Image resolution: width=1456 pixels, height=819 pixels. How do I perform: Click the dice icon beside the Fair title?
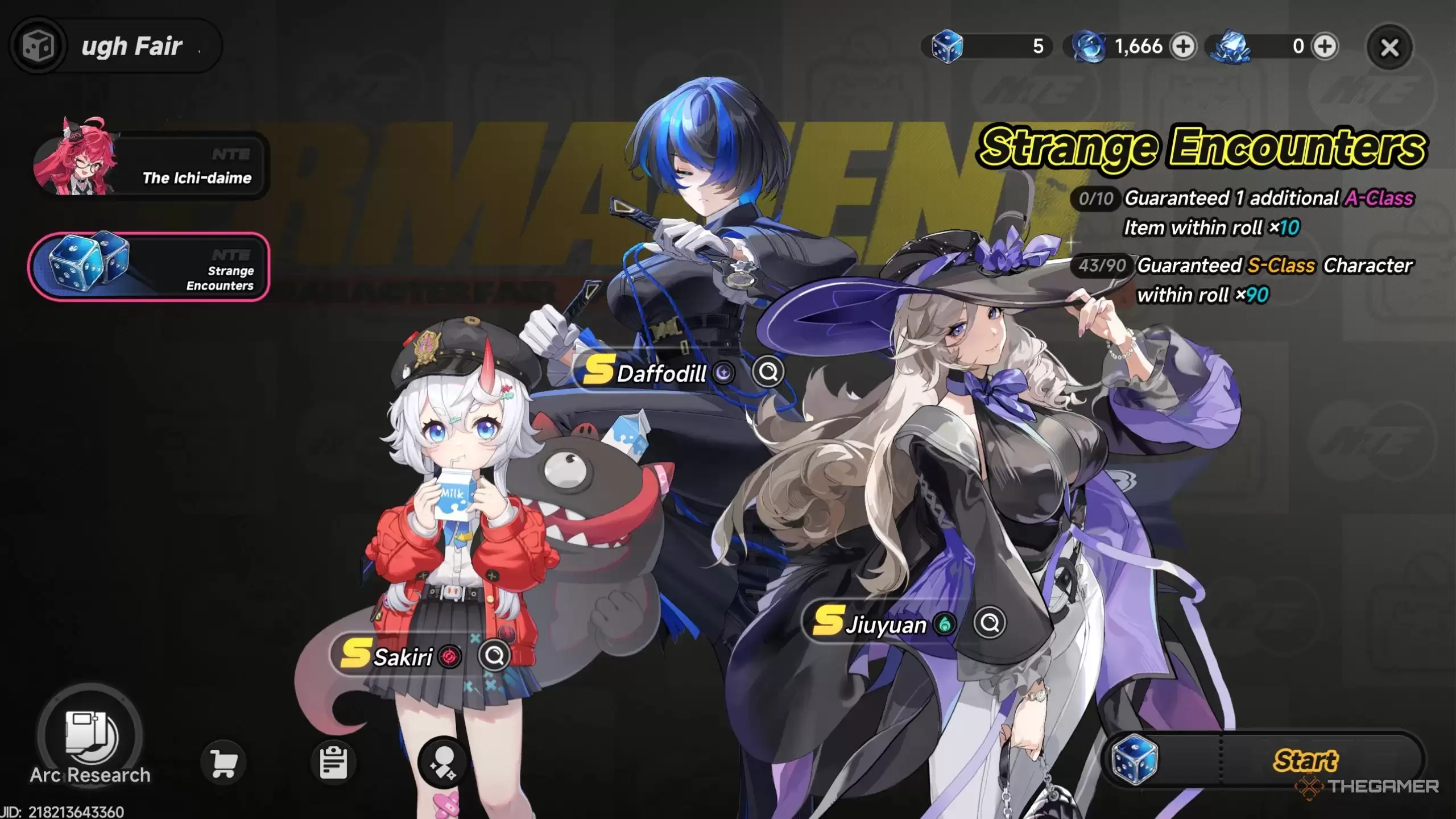coord(38,45)
